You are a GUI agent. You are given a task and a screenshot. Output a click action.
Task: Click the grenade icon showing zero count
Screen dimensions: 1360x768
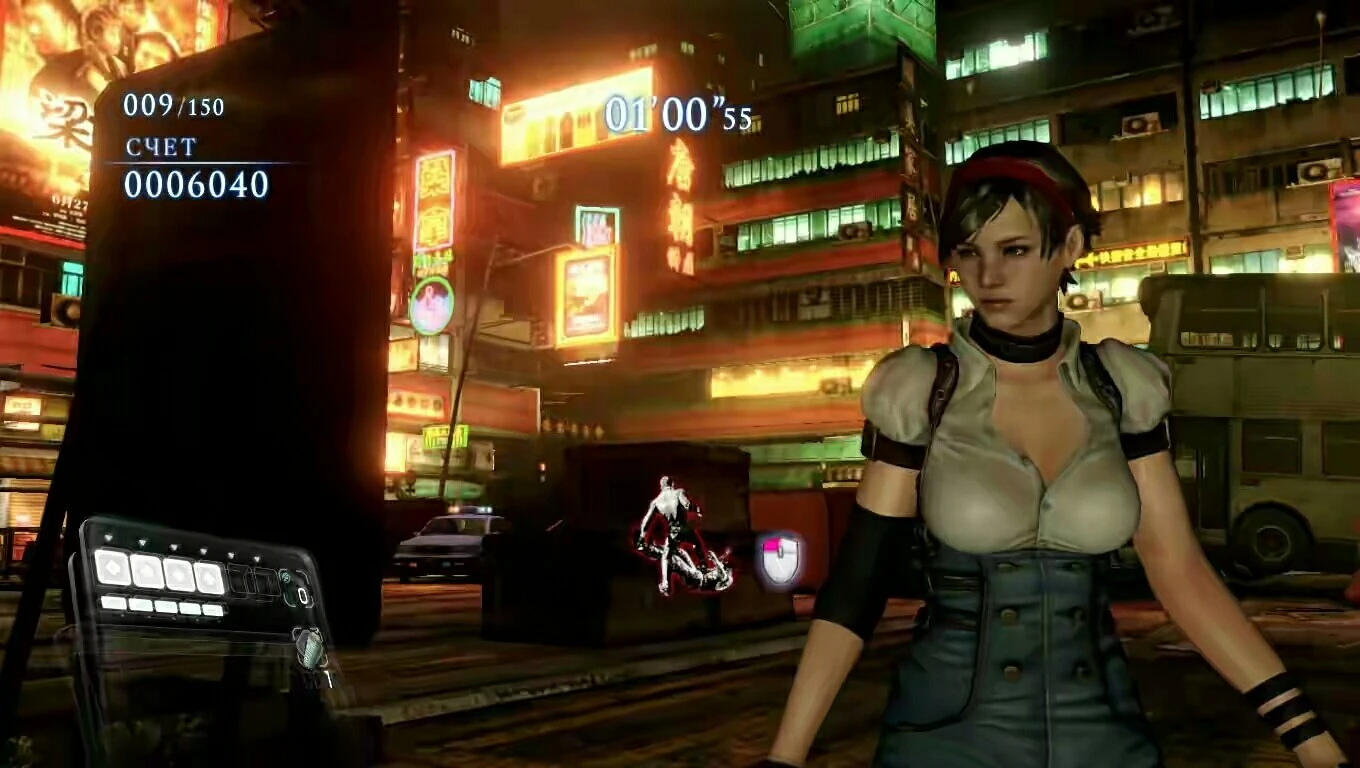point(287,584)
